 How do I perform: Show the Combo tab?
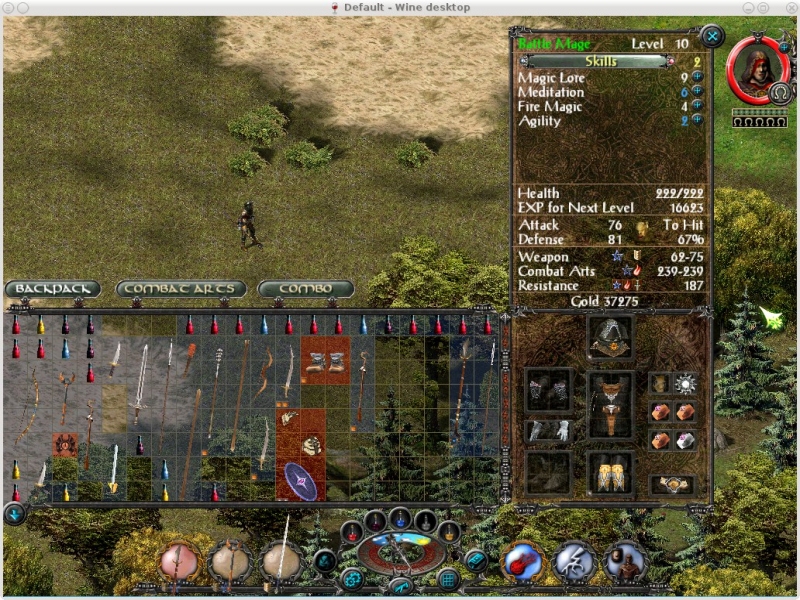coord(305,289)
